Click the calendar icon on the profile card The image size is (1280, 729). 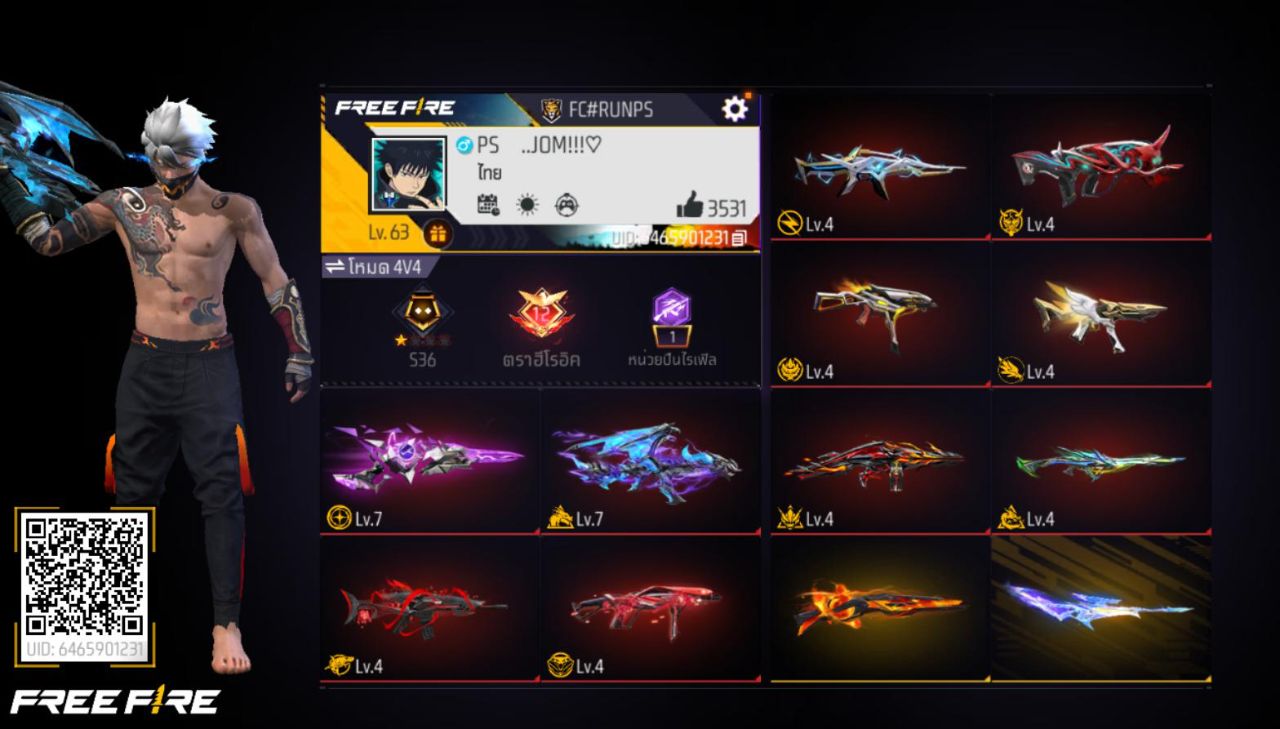click(x=488, y=206)
